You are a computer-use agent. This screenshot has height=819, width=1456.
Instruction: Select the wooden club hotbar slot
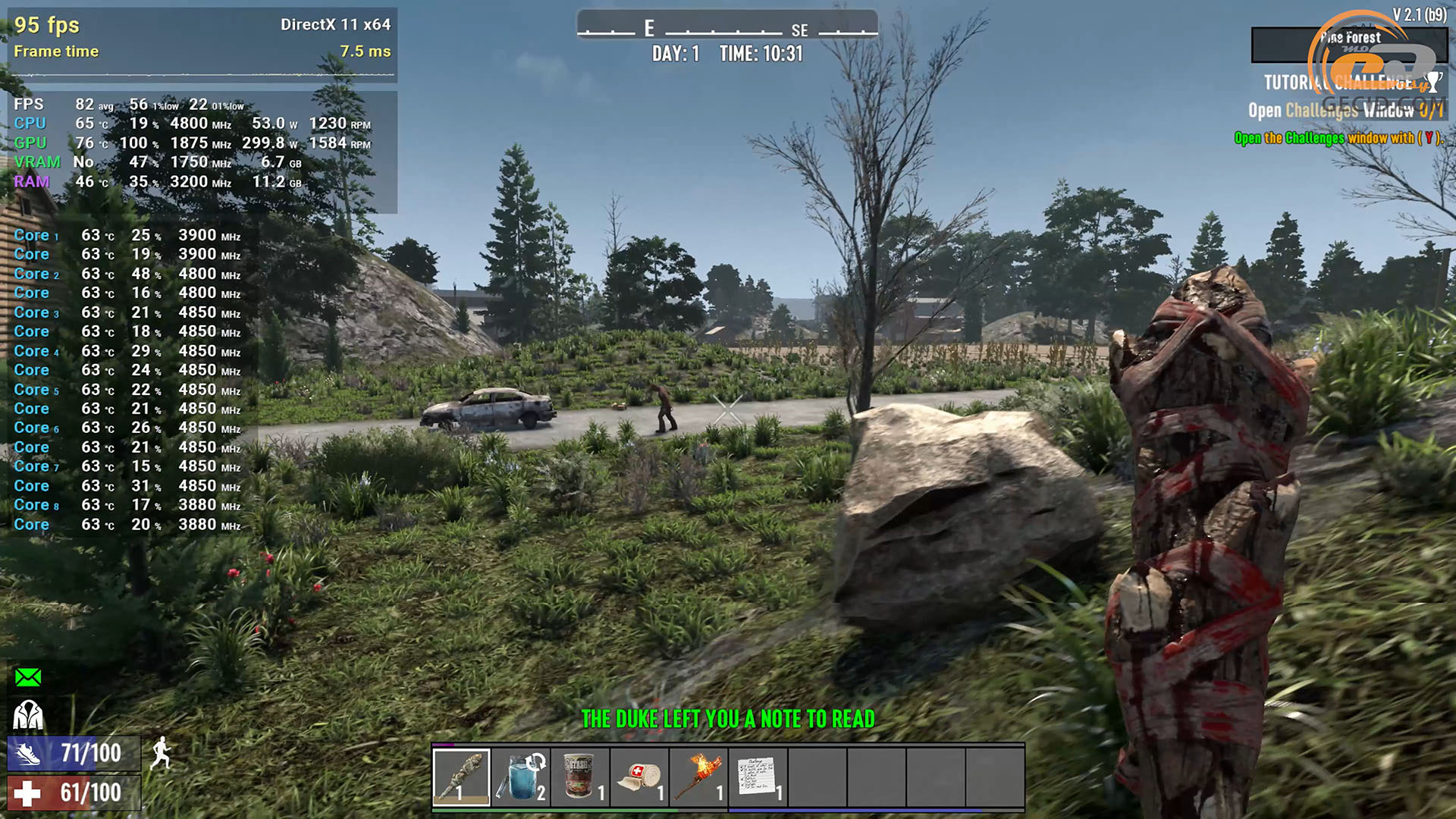[461, 776]
